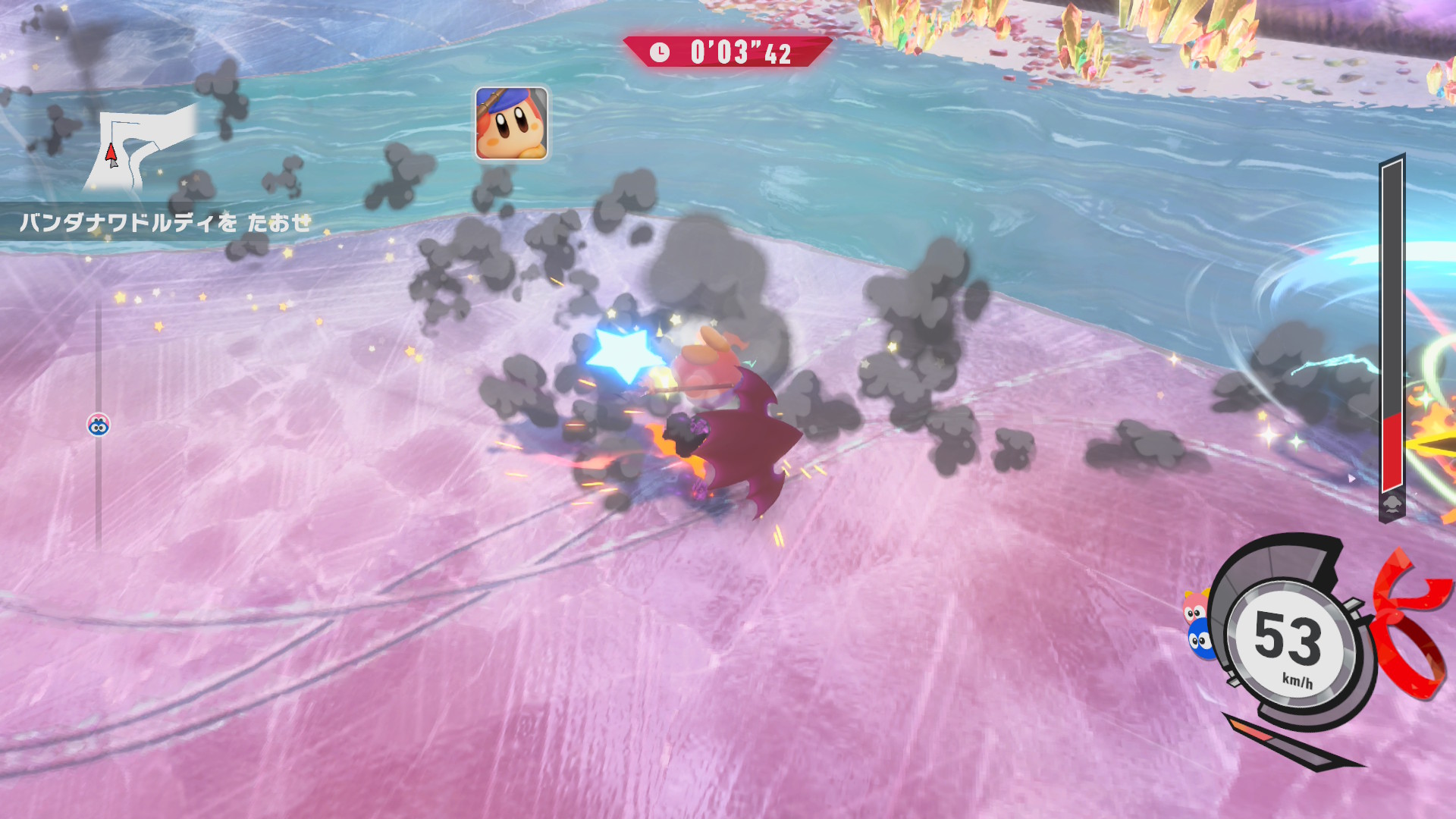The width and height of the screenshot is (1456, 819).
Task: Select the objective text about Bandana Waddle Dee
Action: (165, 222)
